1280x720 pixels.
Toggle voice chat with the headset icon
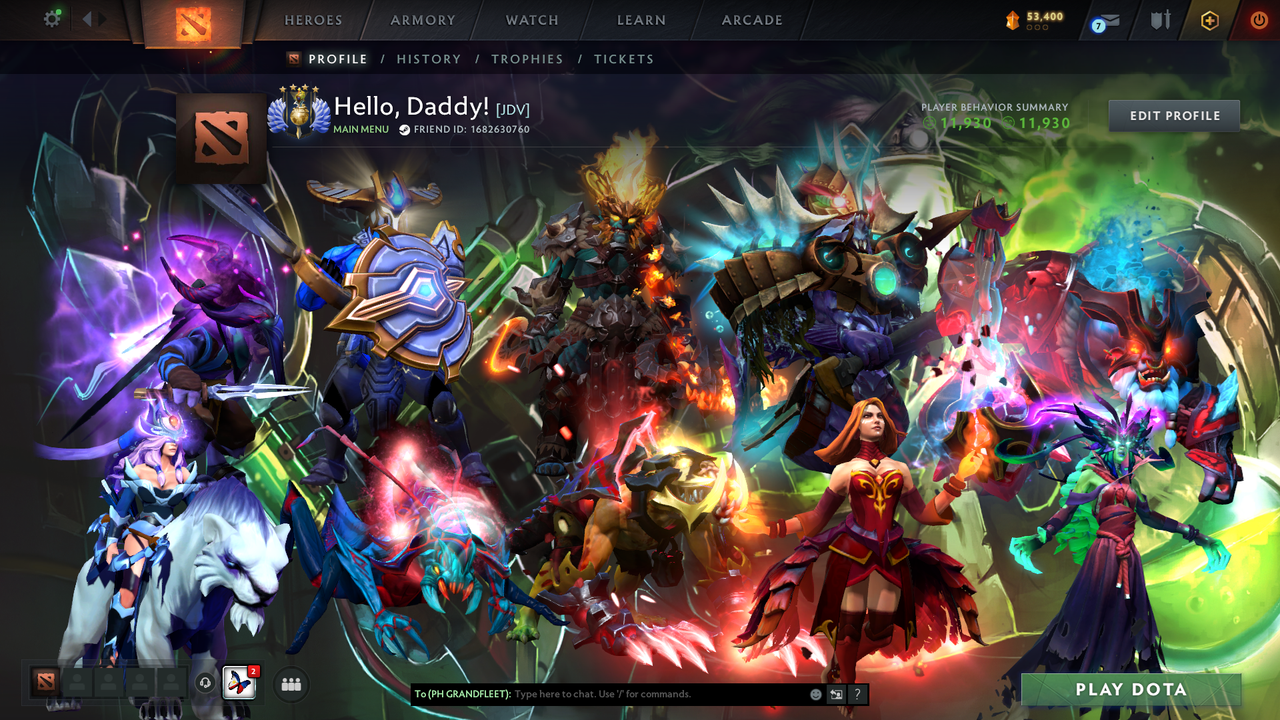coord(204,683)
